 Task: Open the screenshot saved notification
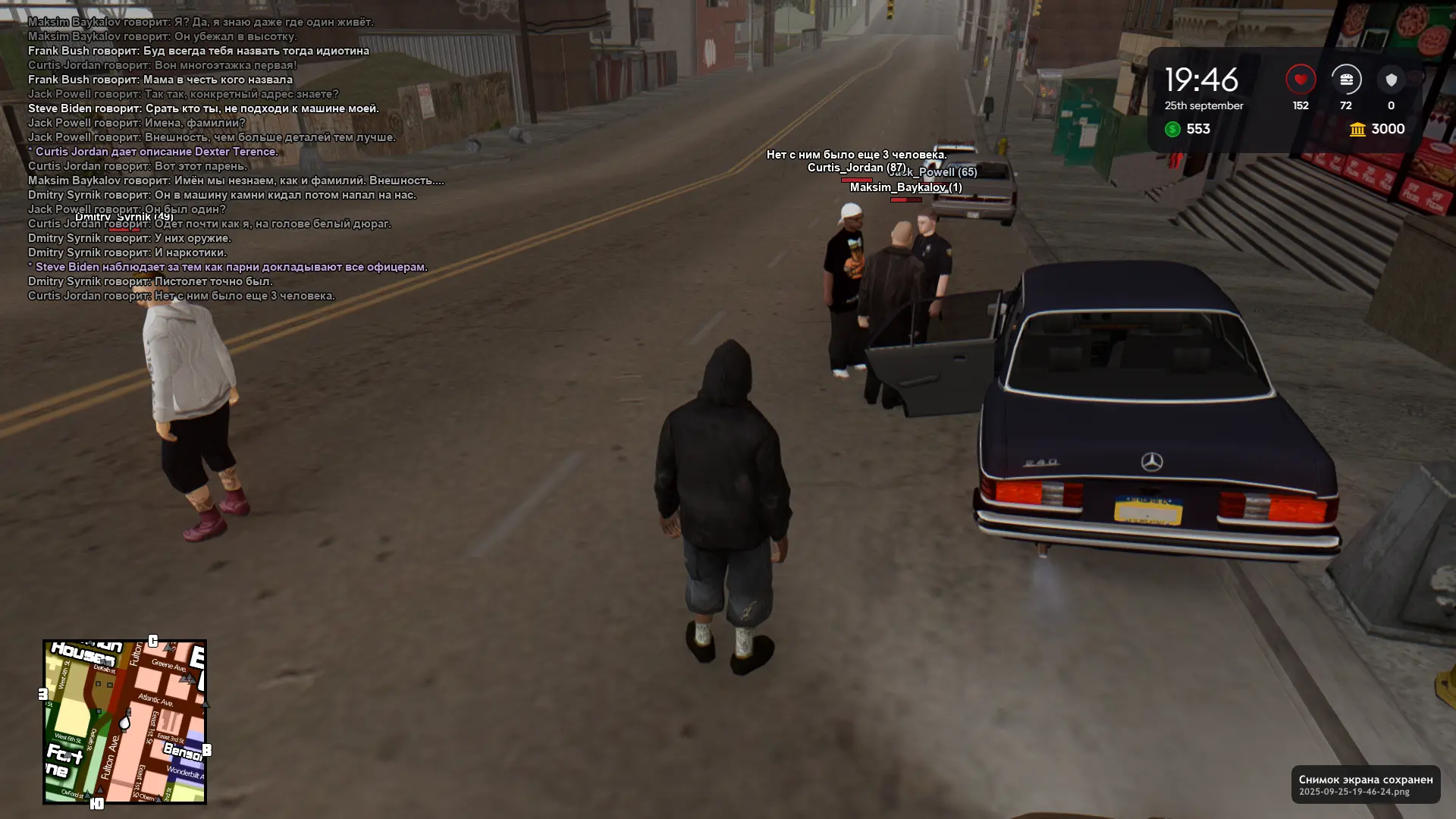pos(1365,784)
